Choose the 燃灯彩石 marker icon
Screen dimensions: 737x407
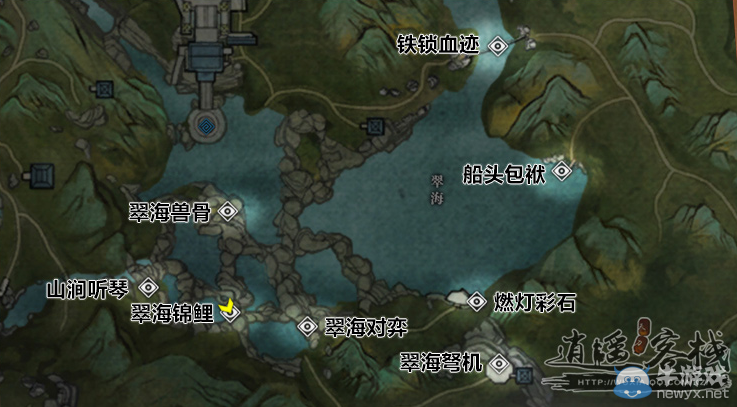tap(476, 300)
